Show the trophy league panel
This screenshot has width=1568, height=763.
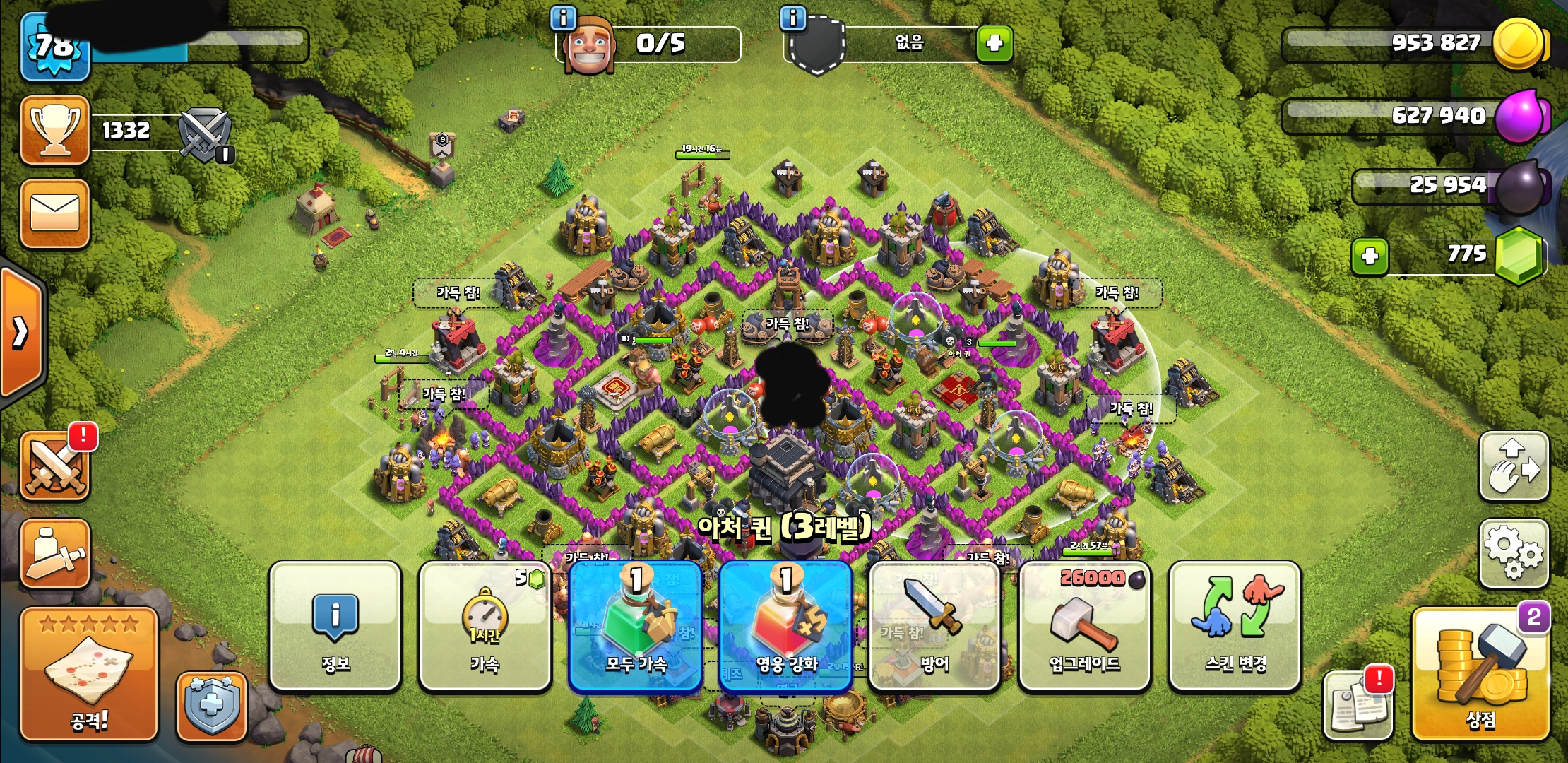tap(55, 130)
